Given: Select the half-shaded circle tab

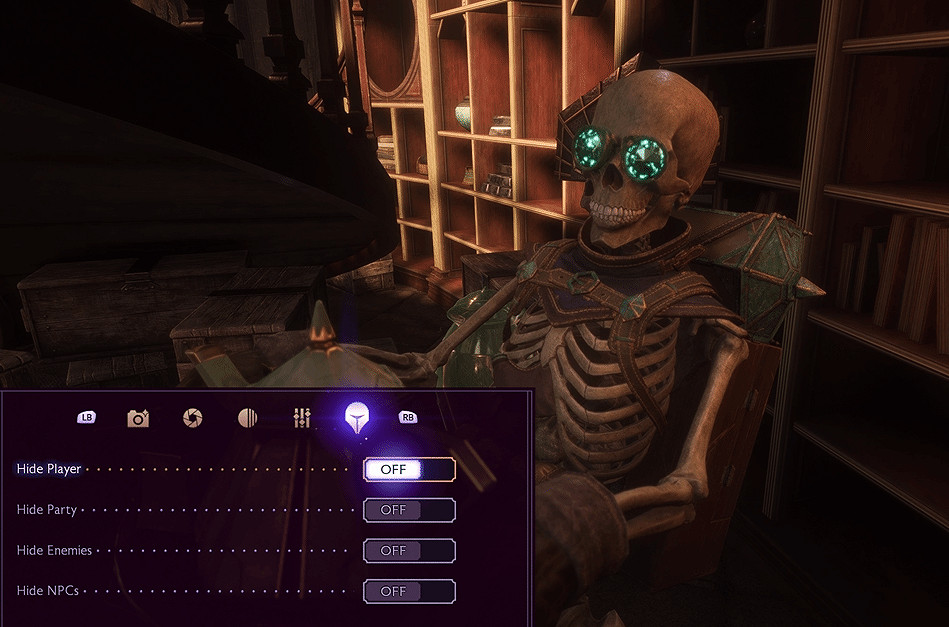Looking at the screenshot, I should pyautogui.click(x=248, y=418).
